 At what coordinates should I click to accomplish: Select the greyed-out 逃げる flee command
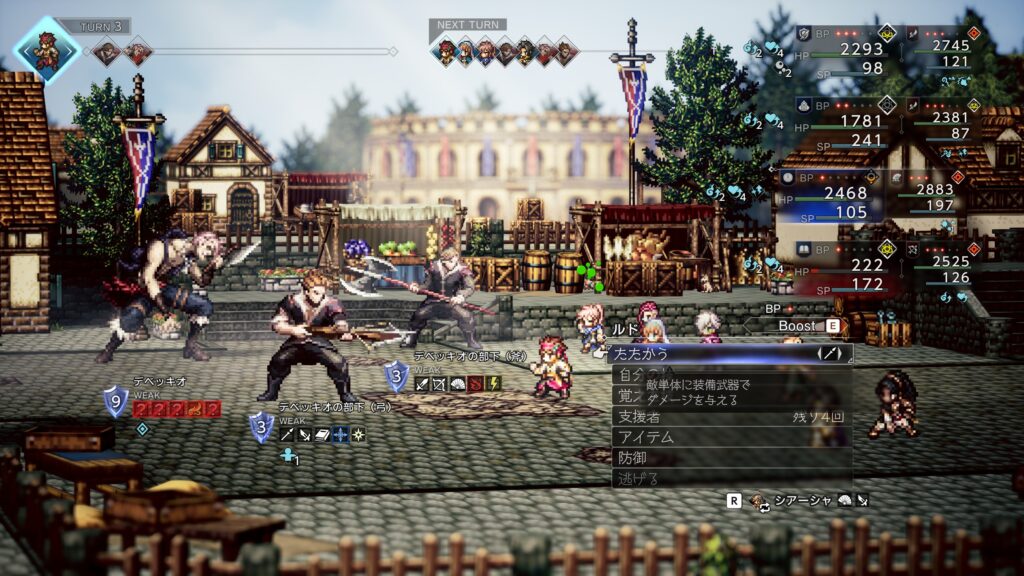(700, 479)
